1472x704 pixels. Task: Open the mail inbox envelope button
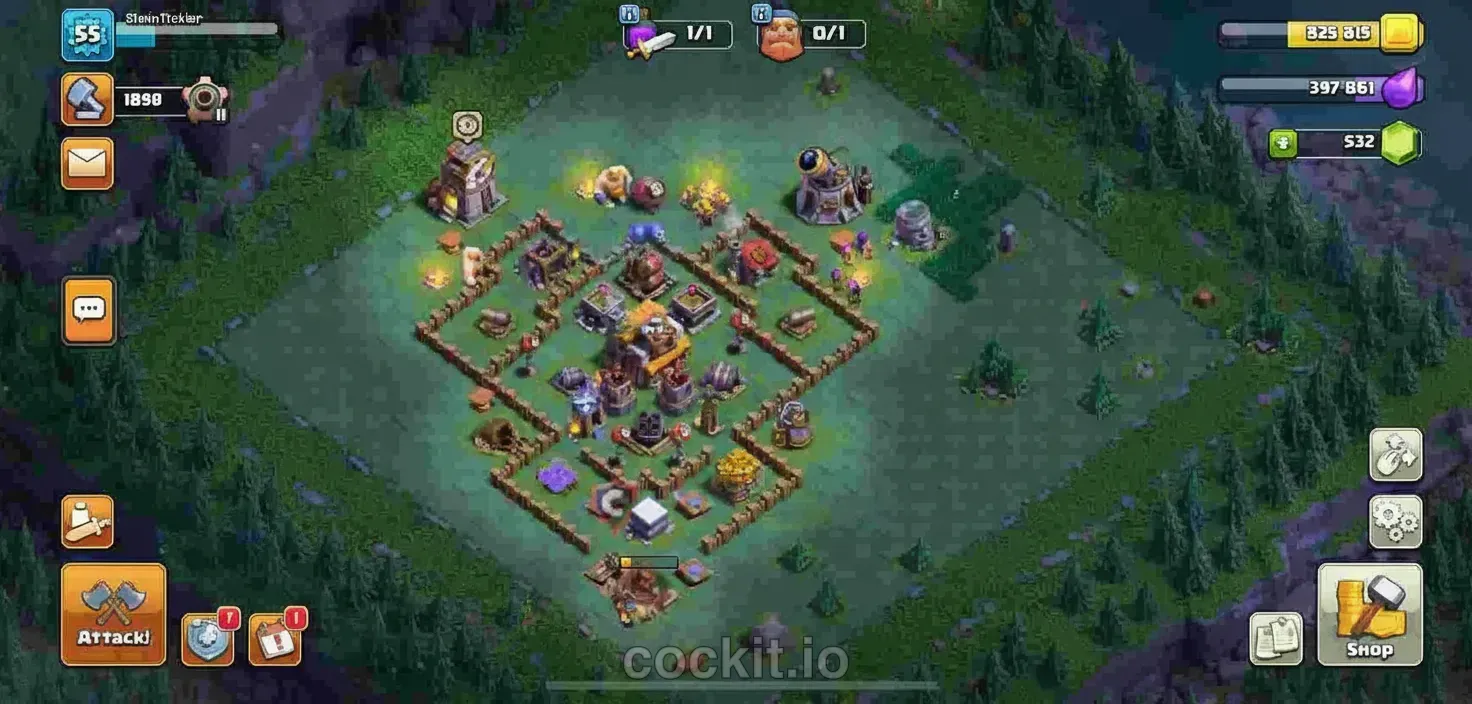87,163
